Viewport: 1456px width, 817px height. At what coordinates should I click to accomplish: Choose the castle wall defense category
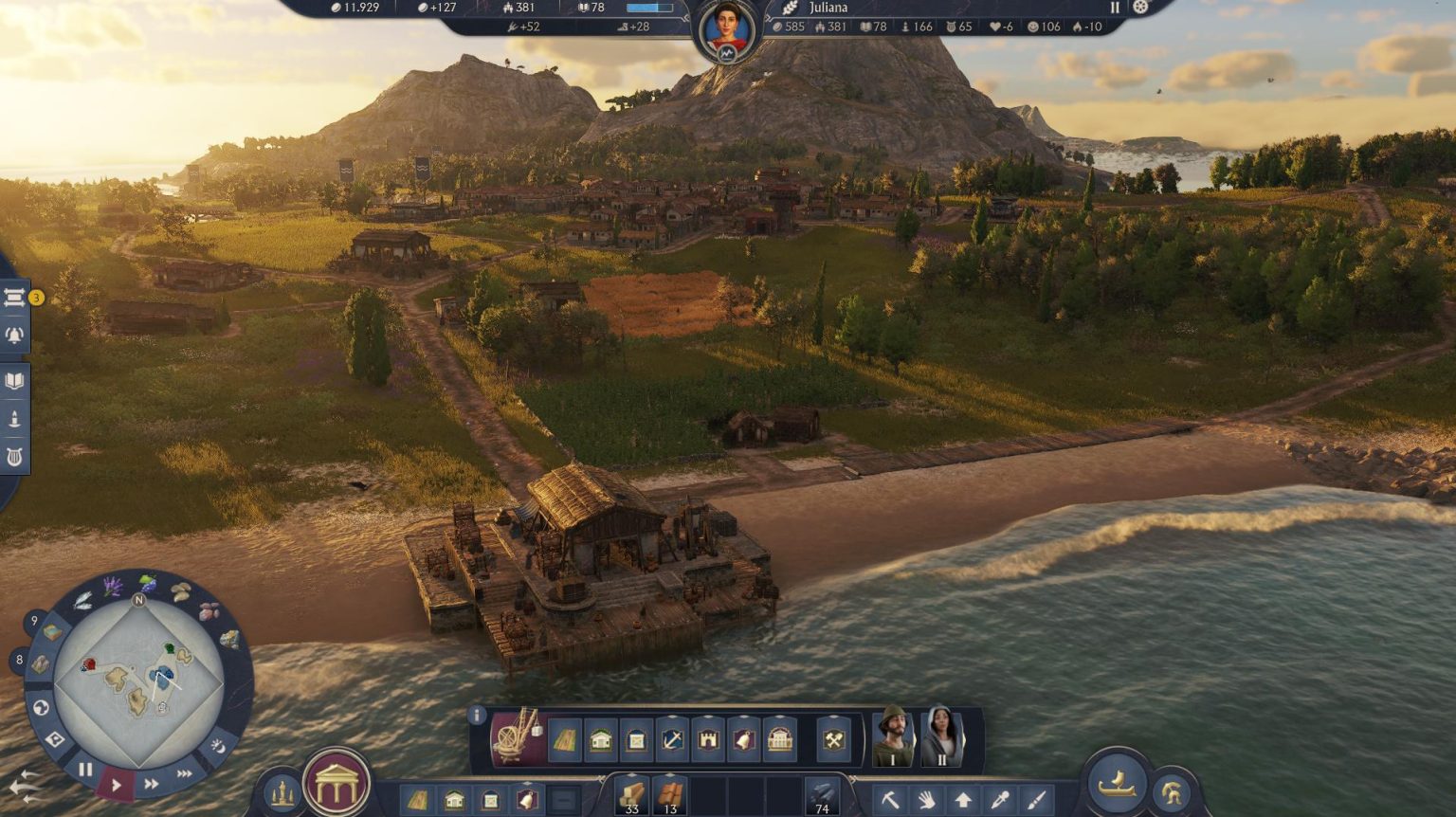[x=708, y=739]
